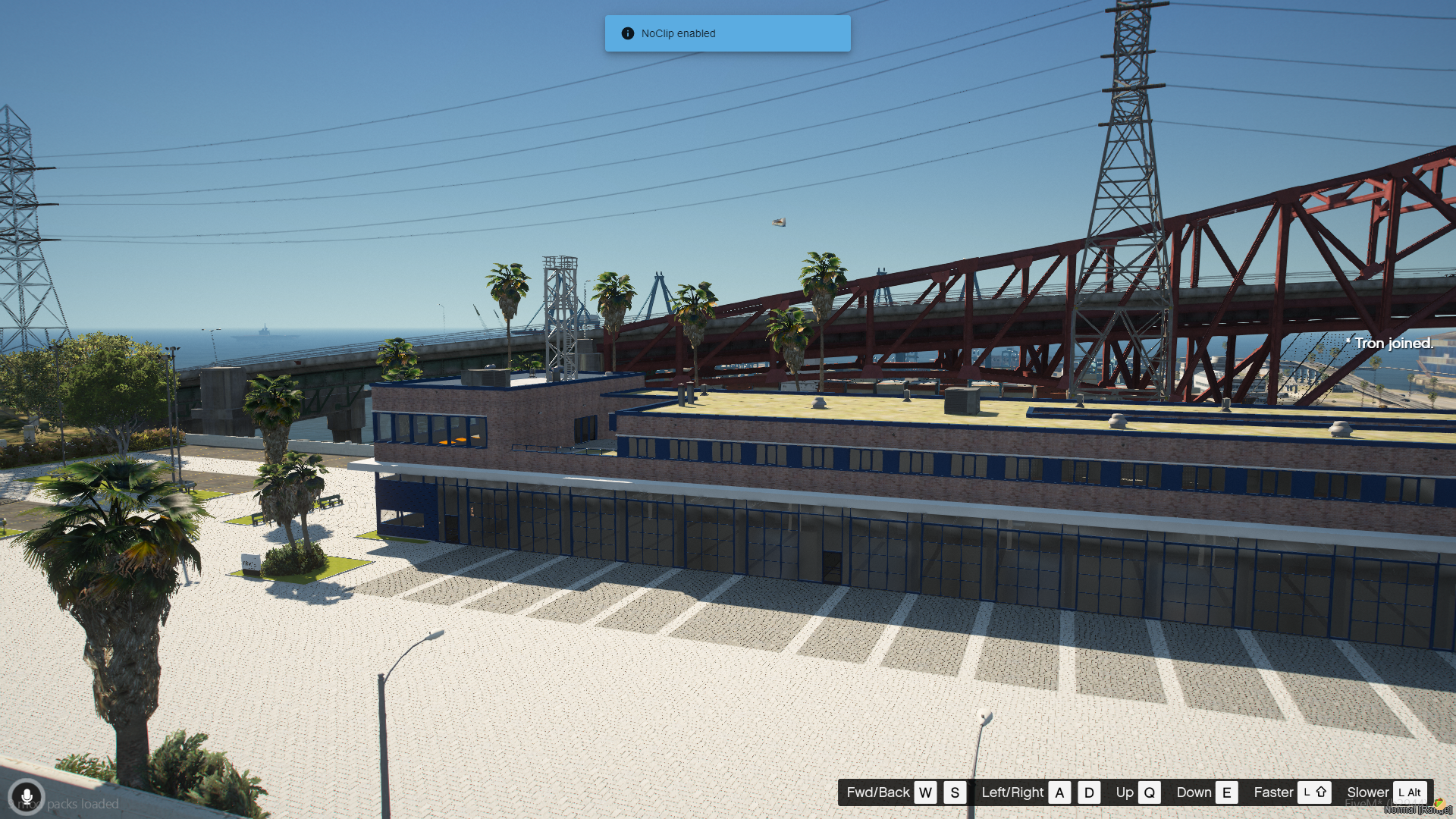1456x819 pixels.
Task: Dismiss the NoClip enabled notification
Action: 727,33
